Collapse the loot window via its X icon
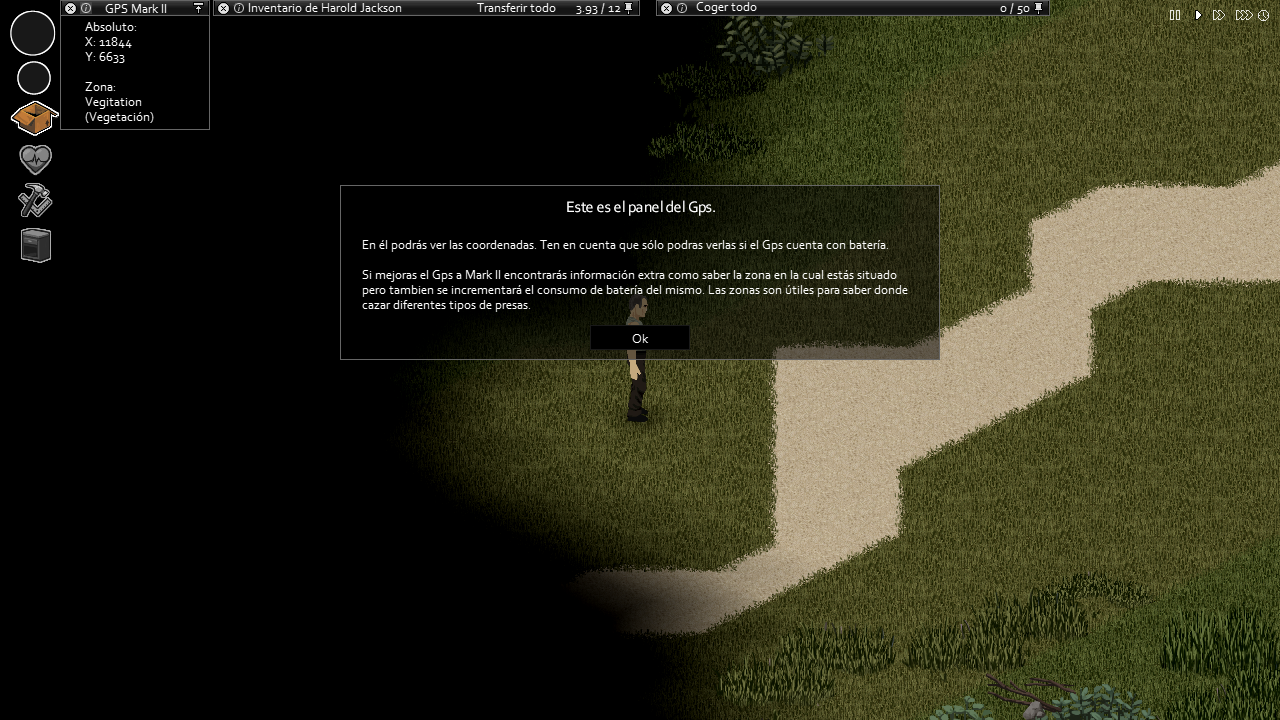The height and width of the screenshot is (720, 1280). [x=665, y=7]
